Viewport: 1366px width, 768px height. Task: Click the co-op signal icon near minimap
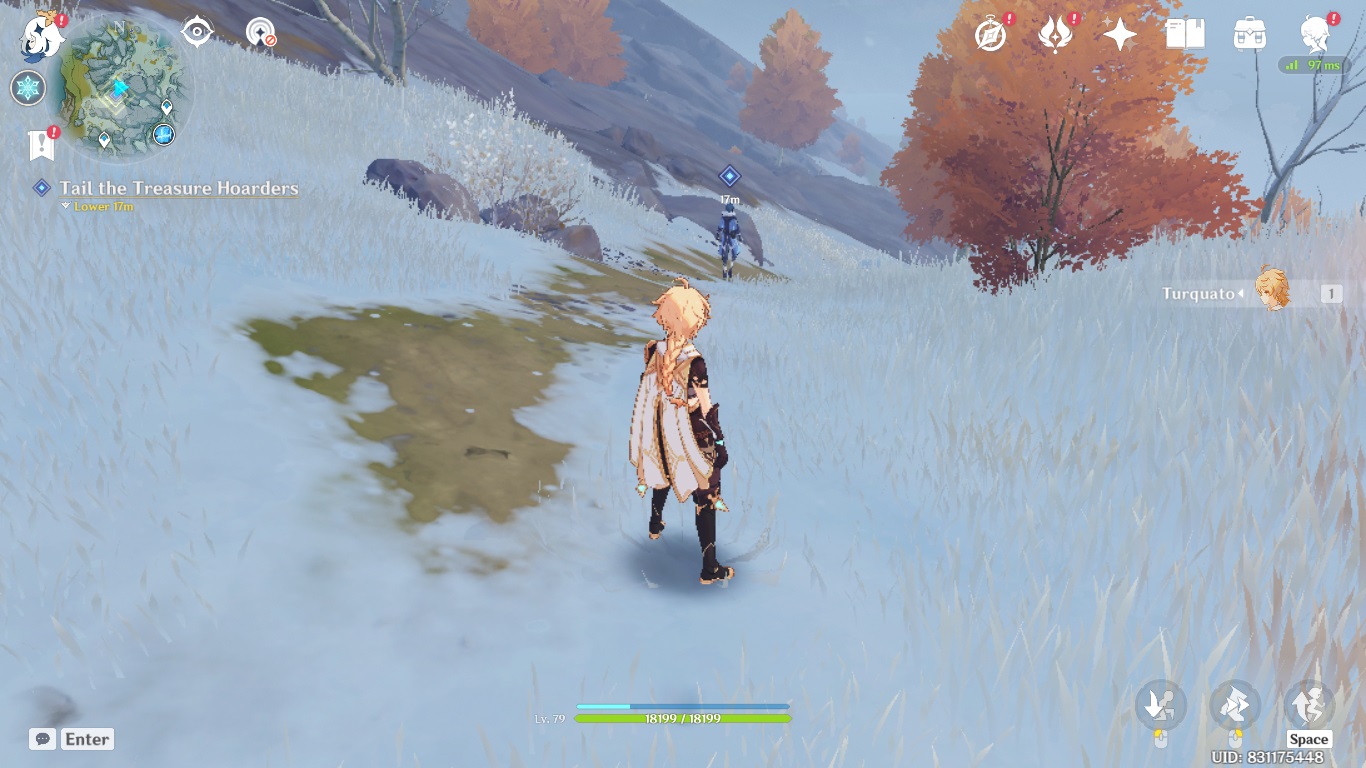coord(261,32)
